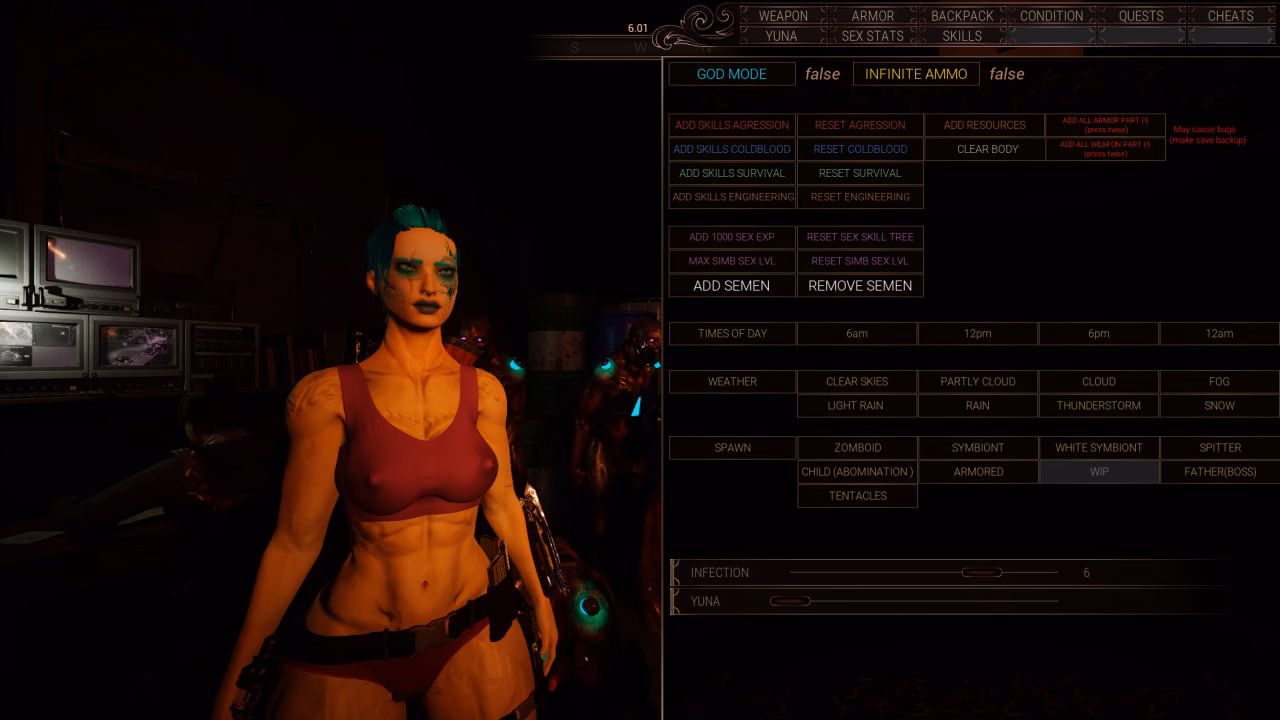
Task: Change weather to Thunderstorm
Action: click(x=1098, y=405)
